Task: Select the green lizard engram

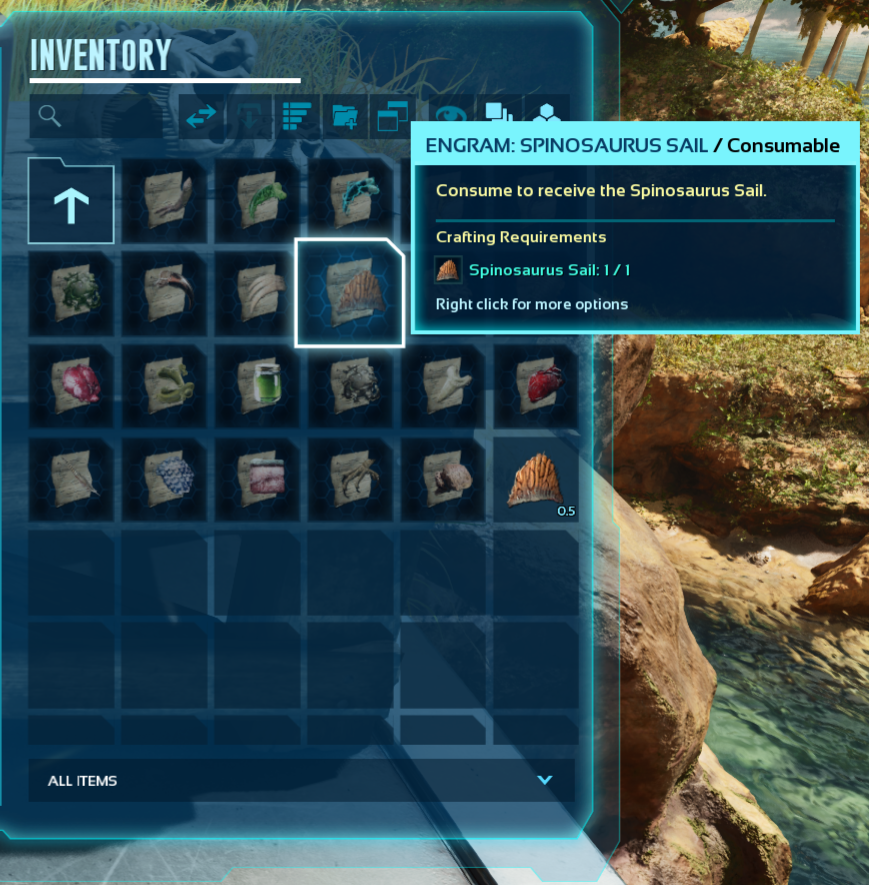Action: (257, 200)
